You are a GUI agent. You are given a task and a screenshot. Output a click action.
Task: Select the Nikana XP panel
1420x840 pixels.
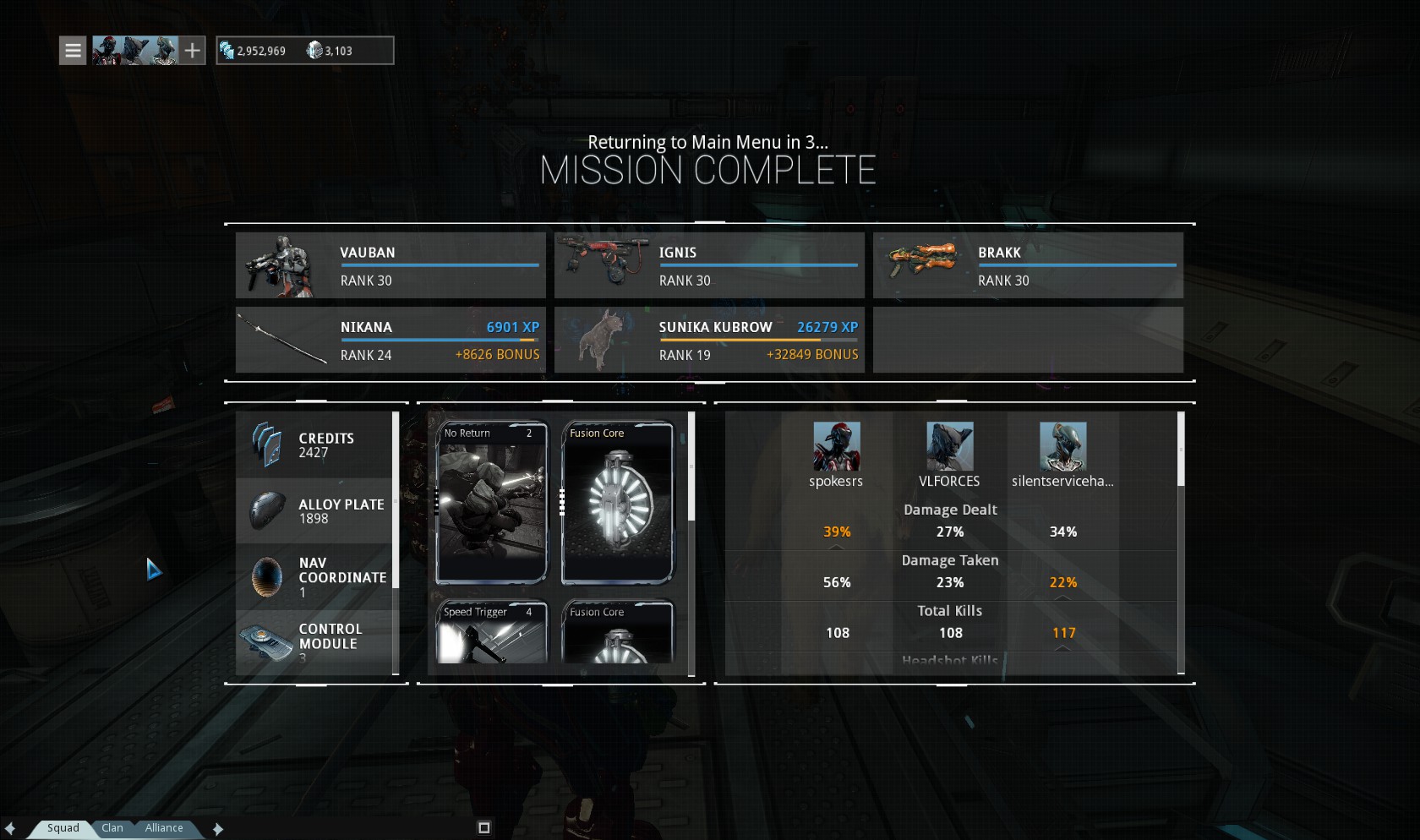tap(390, 340)
